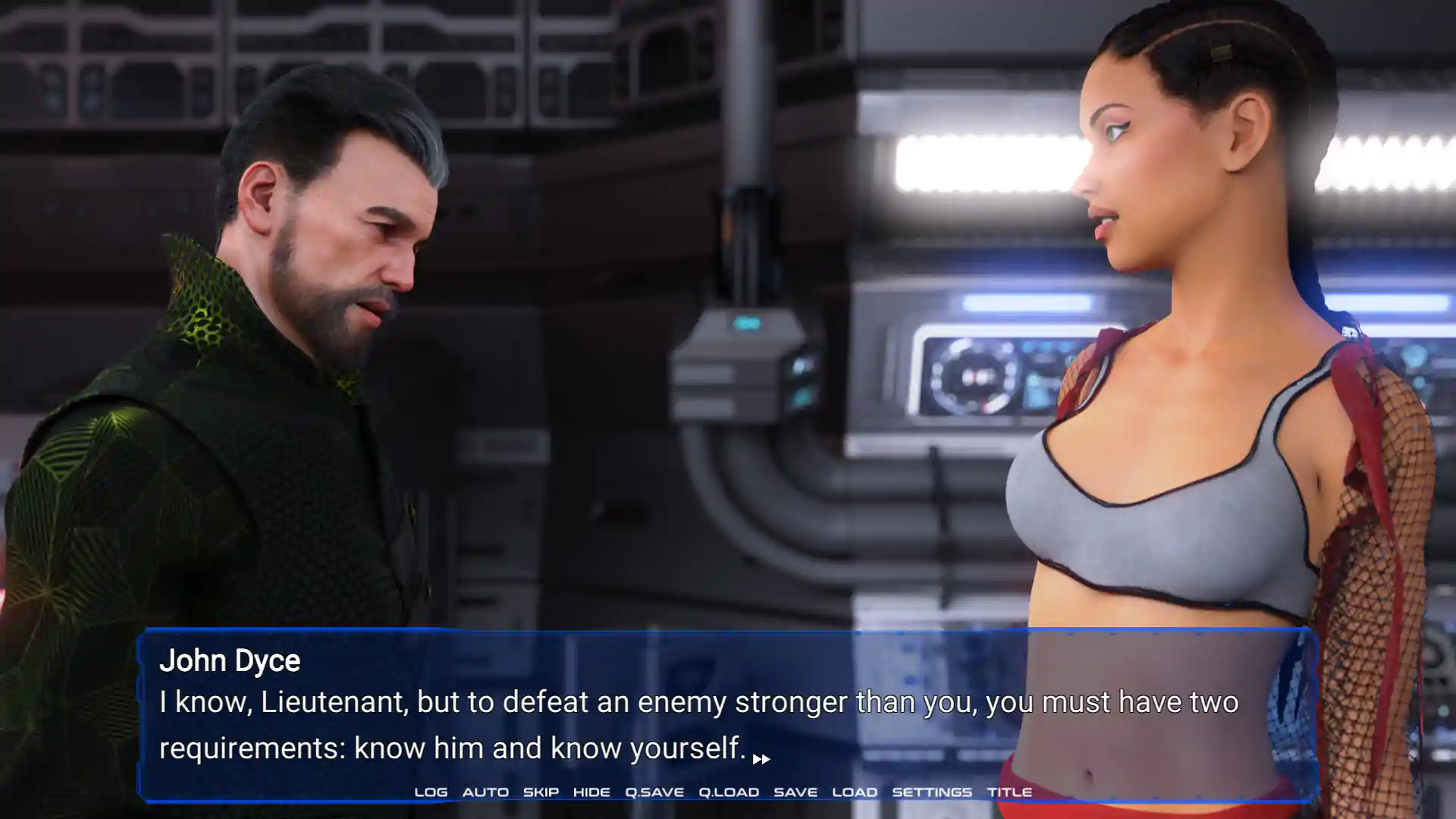Open the SAVE screen
Image resolution: width=1456 pixels, height=819 pixels.
795,792
